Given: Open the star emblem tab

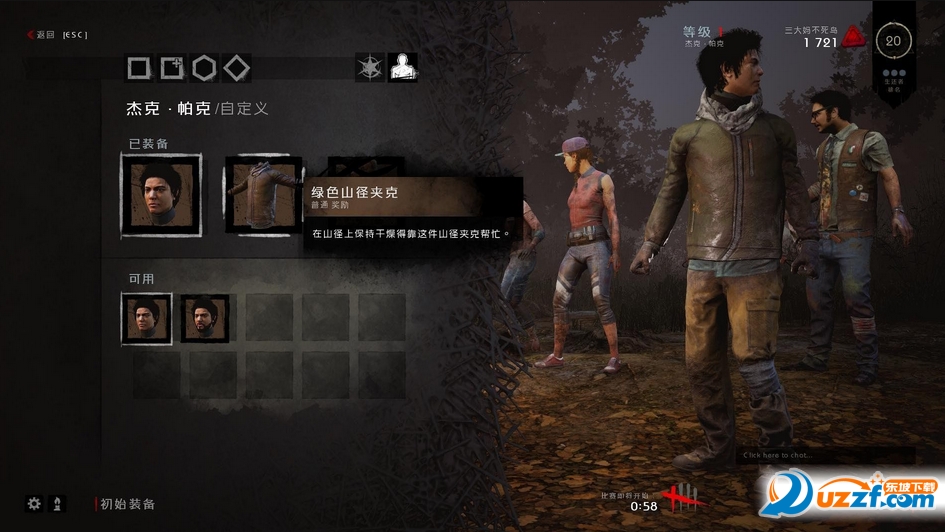Looking at the screenshot, I should 371,68.
